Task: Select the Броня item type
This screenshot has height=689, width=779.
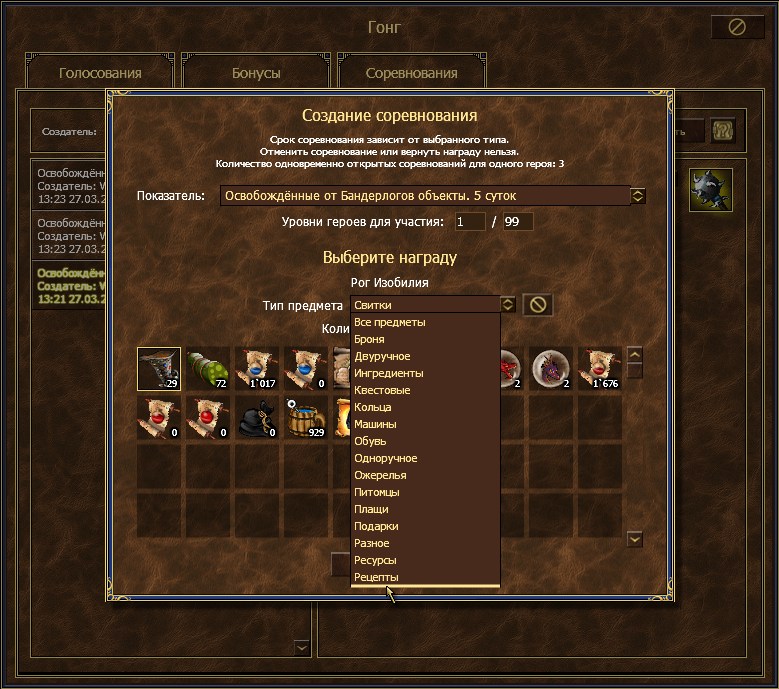Action: point(369,339)
